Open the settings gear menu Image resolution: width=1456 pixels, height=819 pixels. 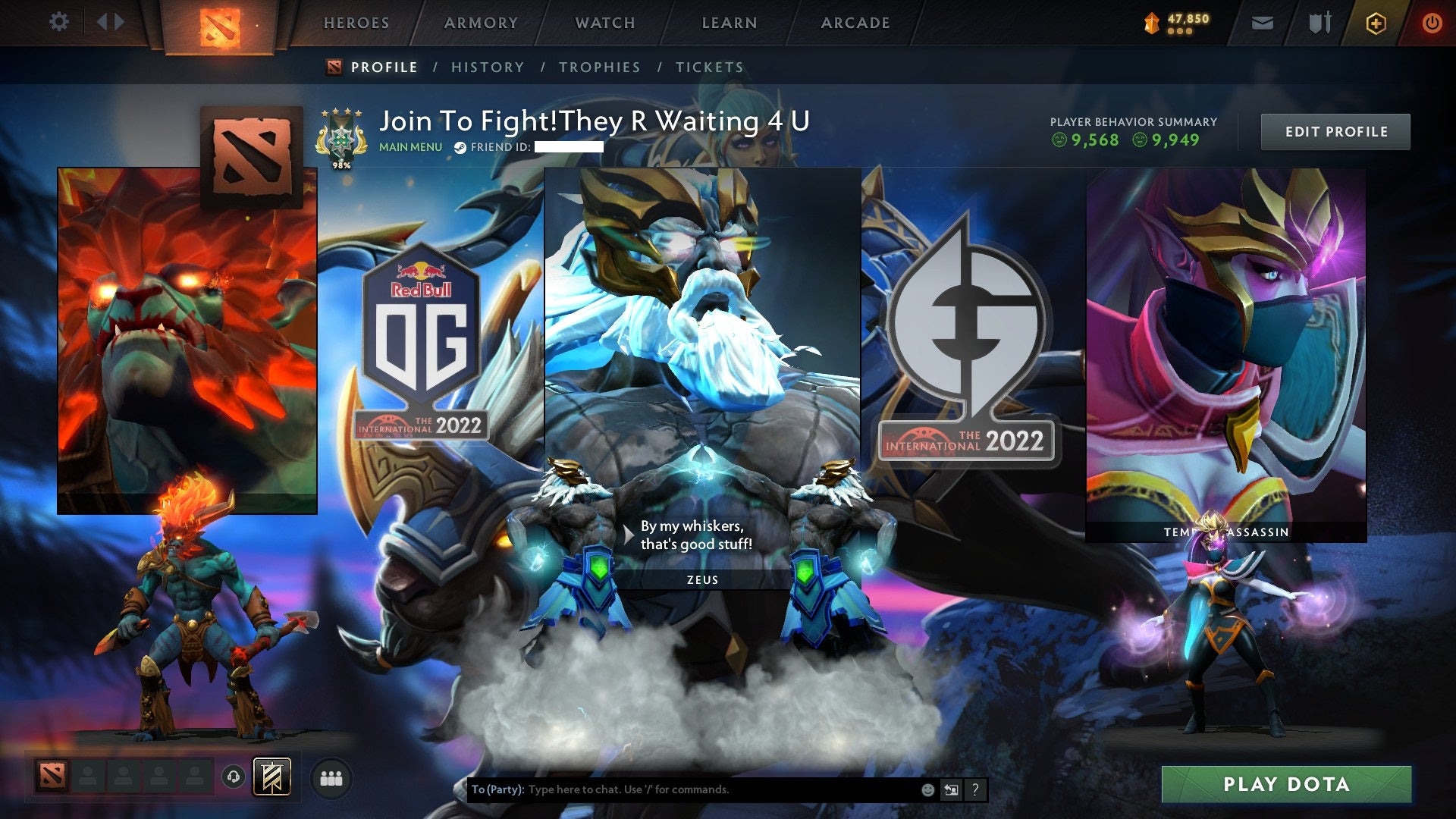59,22
